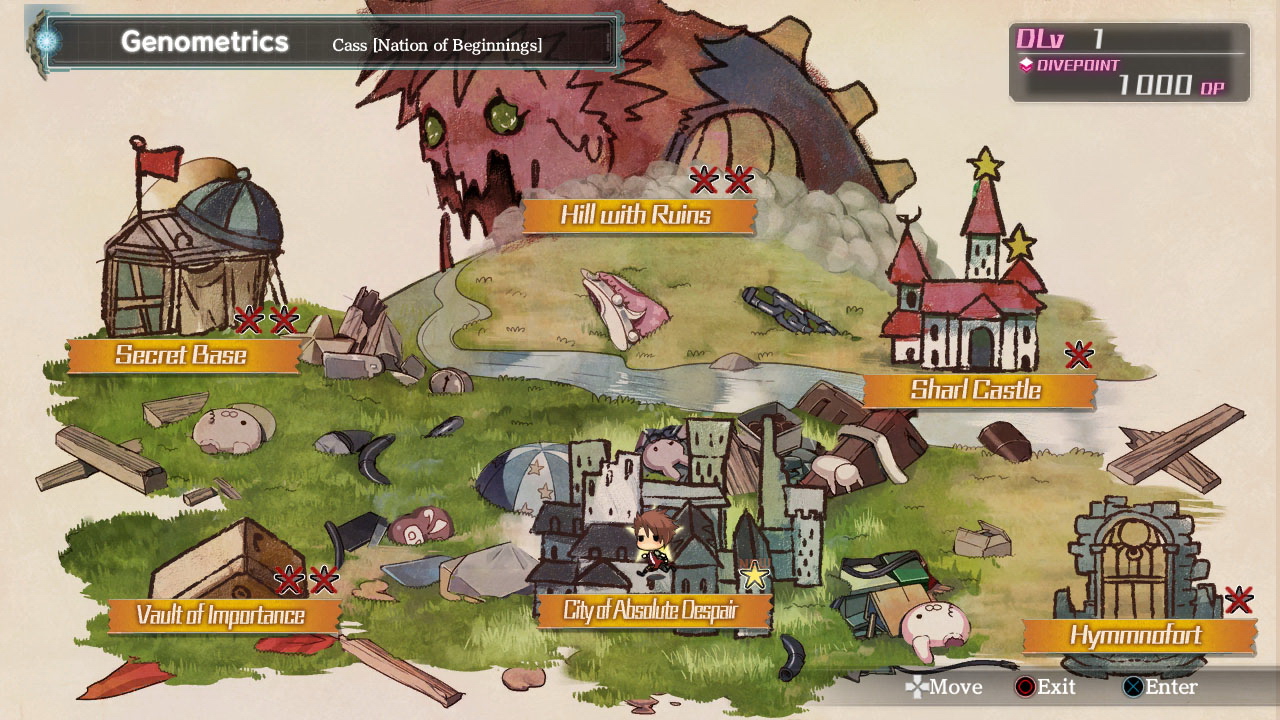Click the Cass Nation of Beginnings label
The width and height of the screenshot is (1280, 720).
435,44
